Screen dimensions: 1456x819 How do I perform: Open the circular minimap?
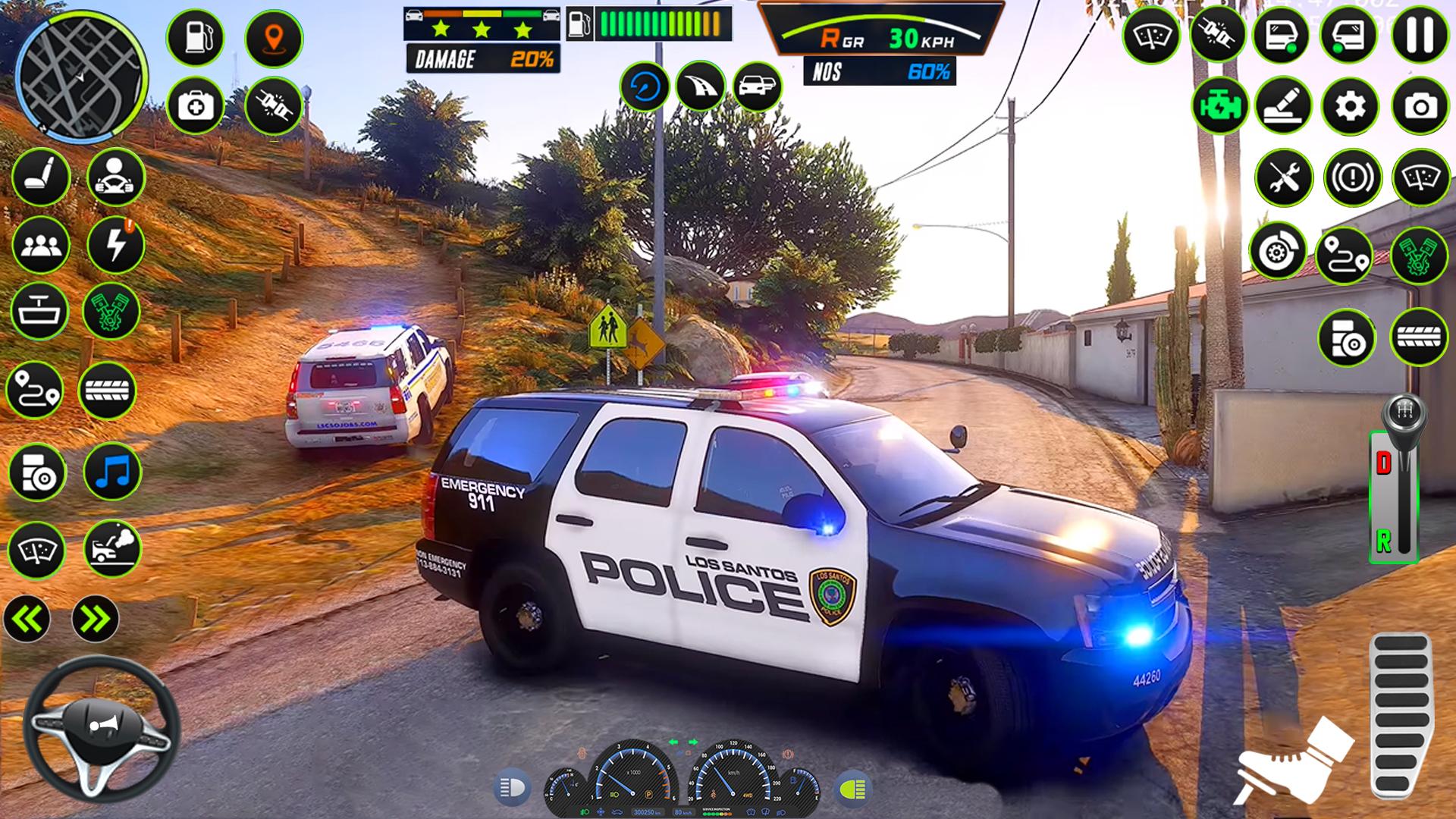tap(81, 76)
